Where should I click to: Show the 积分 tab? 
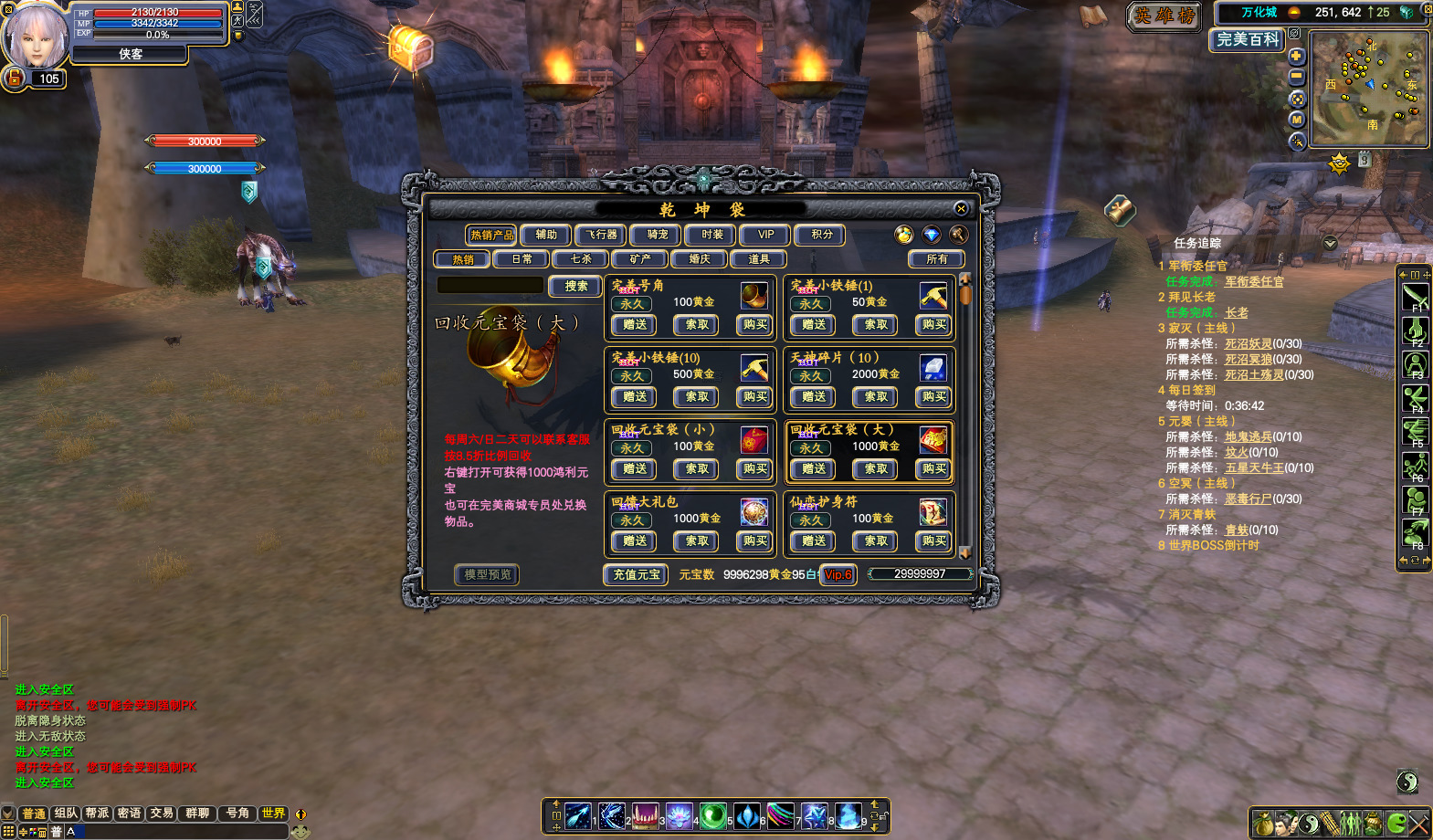821,236
